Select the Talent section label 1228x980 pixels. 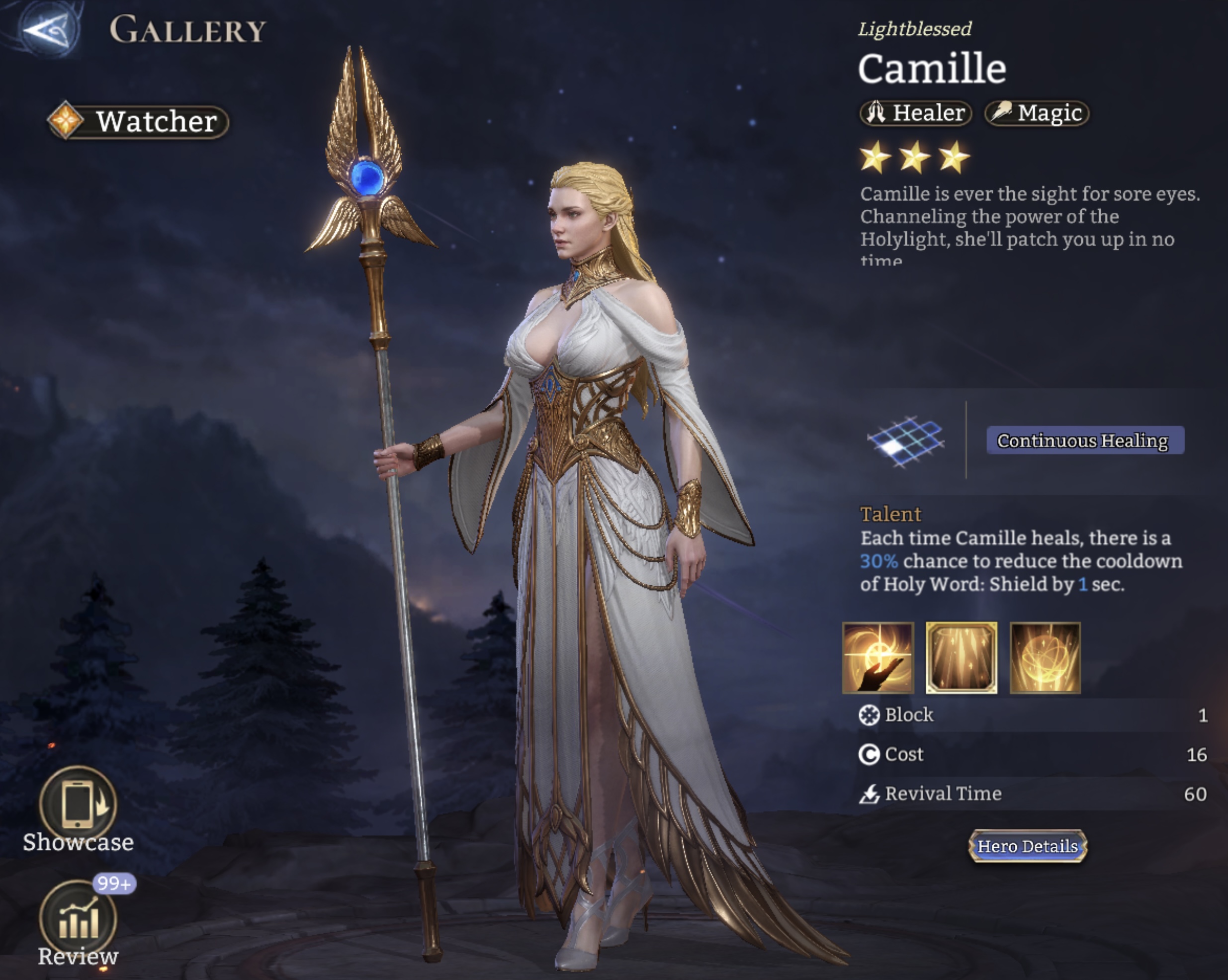(x=891, y=514)
